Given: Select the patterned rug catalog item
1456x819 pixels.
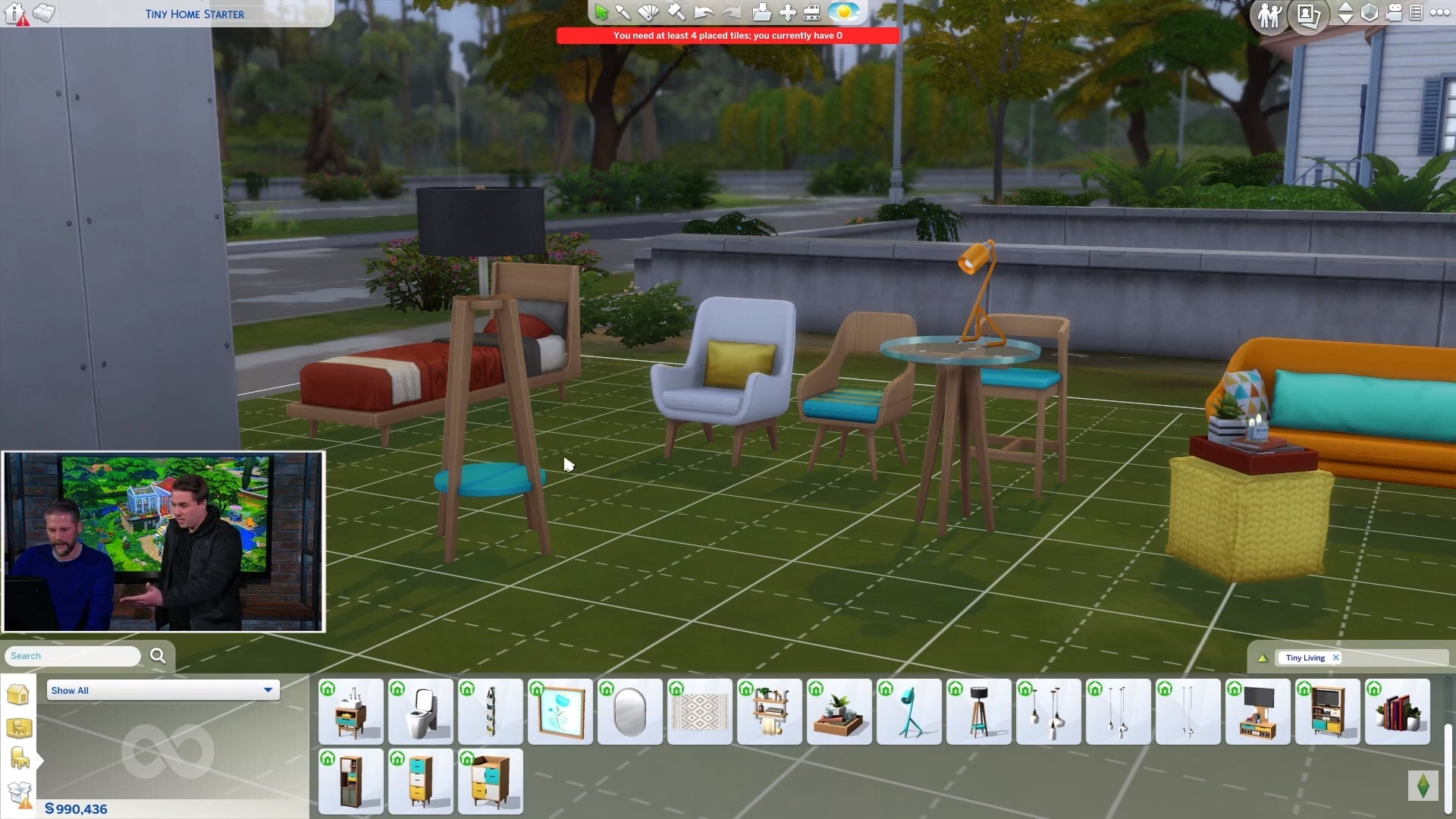Looking at the screenshot, I should pyautogui.click(x=700, y=711).
